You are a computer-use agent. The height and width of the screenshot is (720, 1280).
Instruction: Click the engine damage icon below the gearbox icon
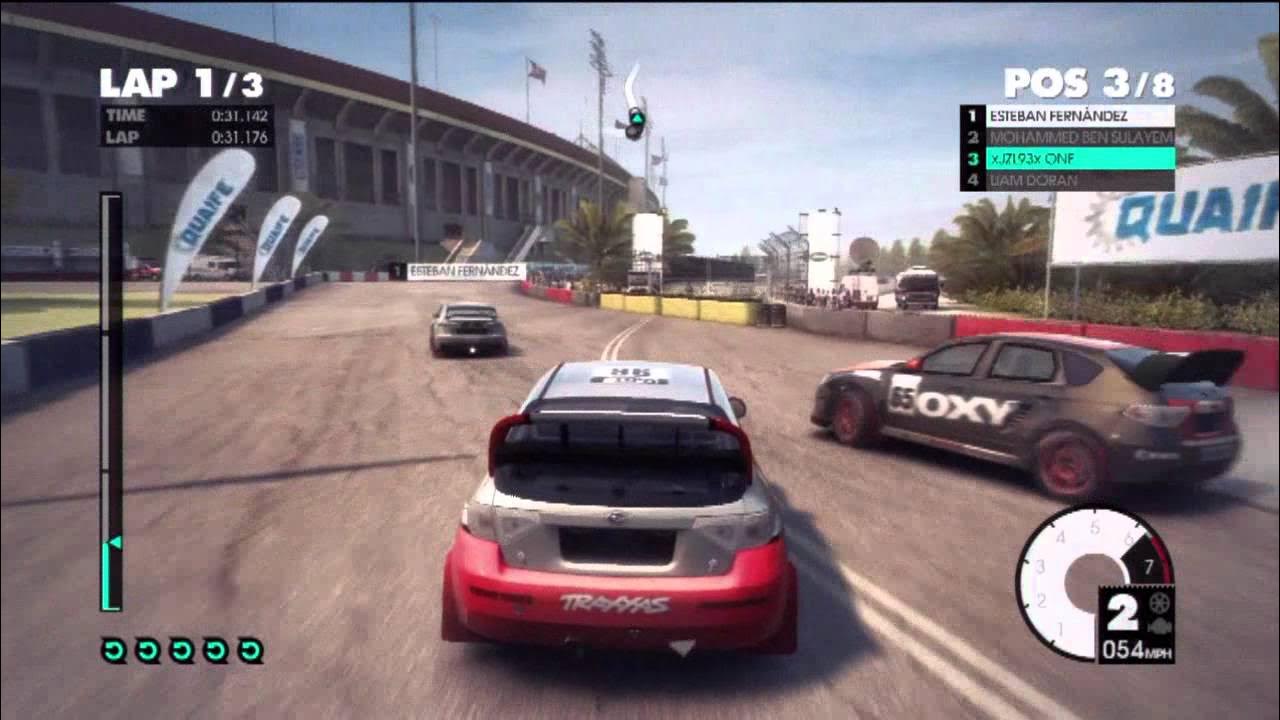point(1160,625)
